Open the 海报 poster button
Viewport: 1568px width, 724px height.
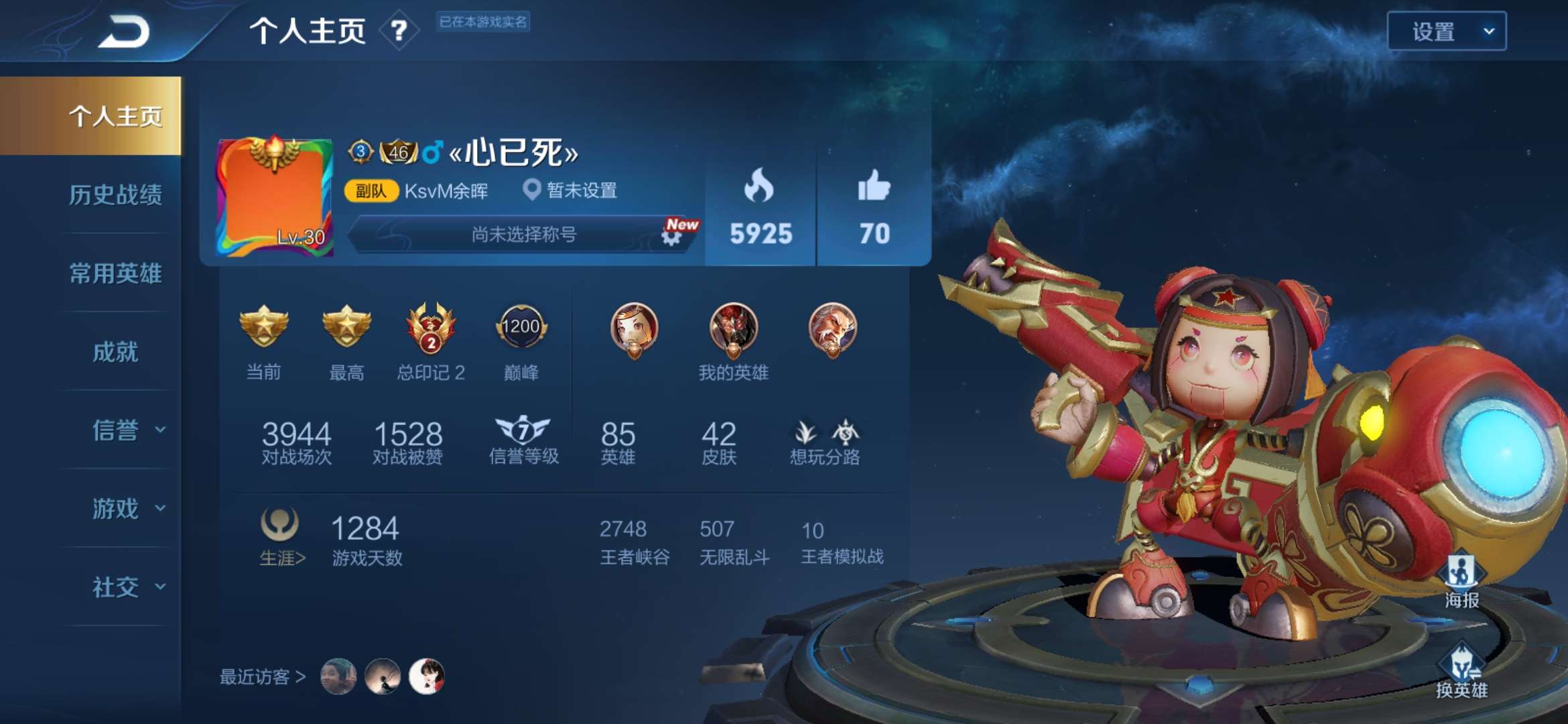click(x=1461, y=580)
